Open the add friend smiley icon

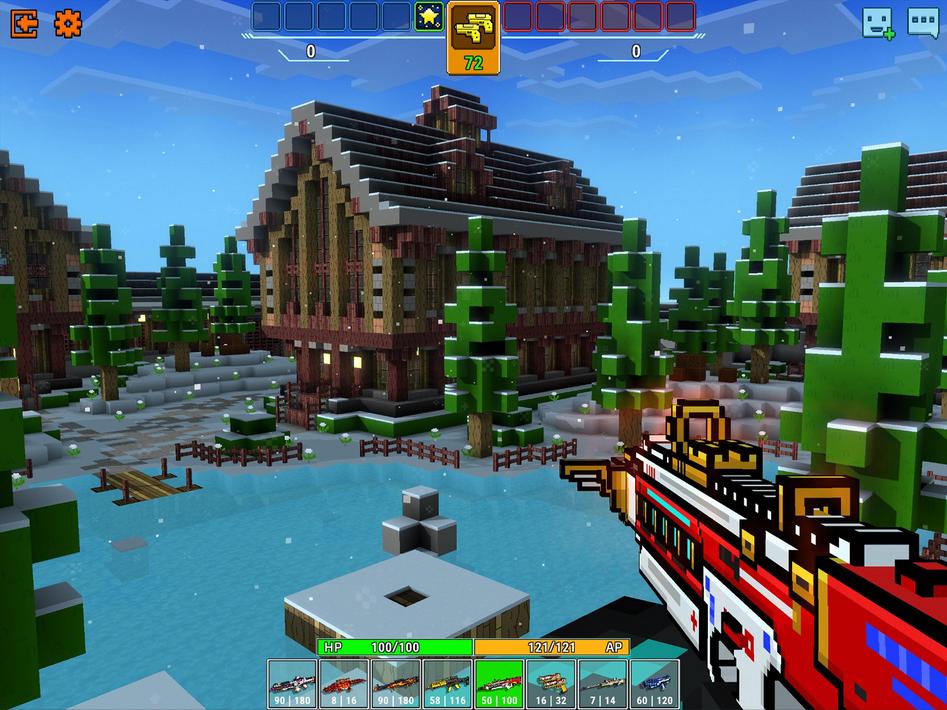pos(877,23)
